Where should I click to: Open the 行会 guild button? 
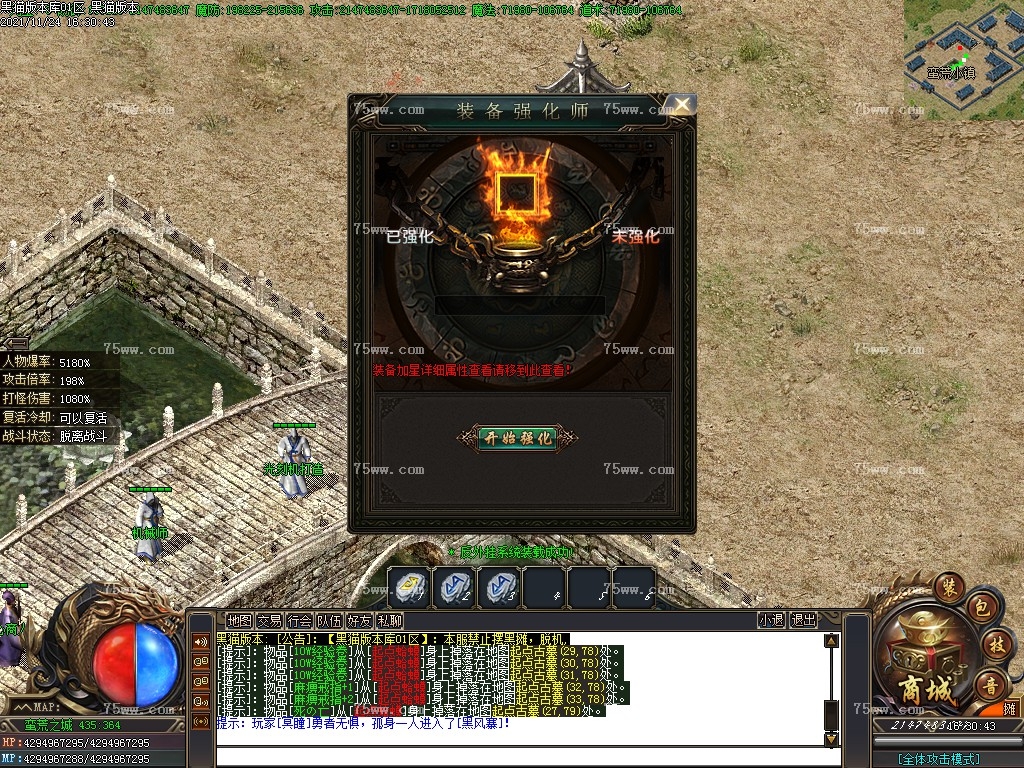(299, 621)
